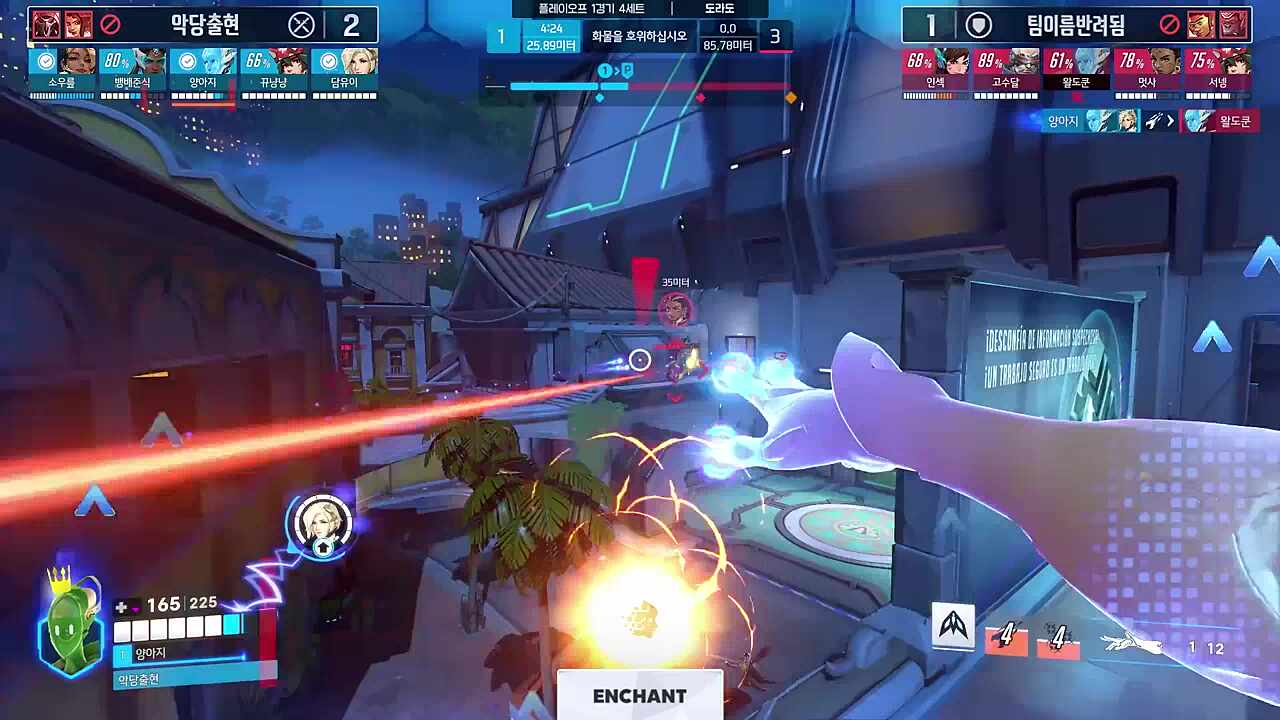The width and height of the screenshot is (1280, 720).
Task: Select the Tri-Shot hand weapon icon
Action: [x=1131, y=645]
